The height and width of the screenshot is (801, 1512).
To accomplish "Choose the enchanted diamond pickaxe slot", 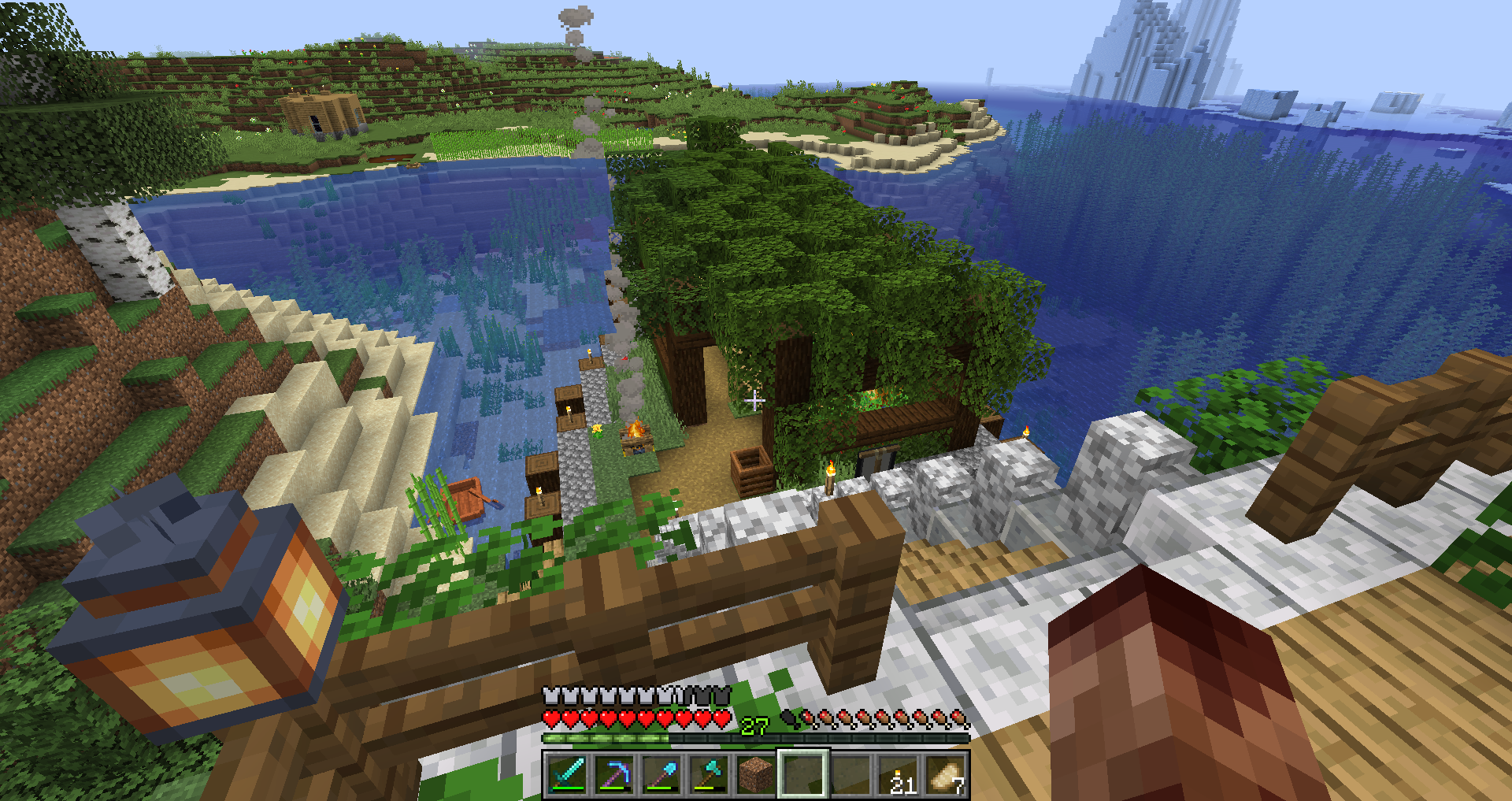I will (x=614, y=773).
